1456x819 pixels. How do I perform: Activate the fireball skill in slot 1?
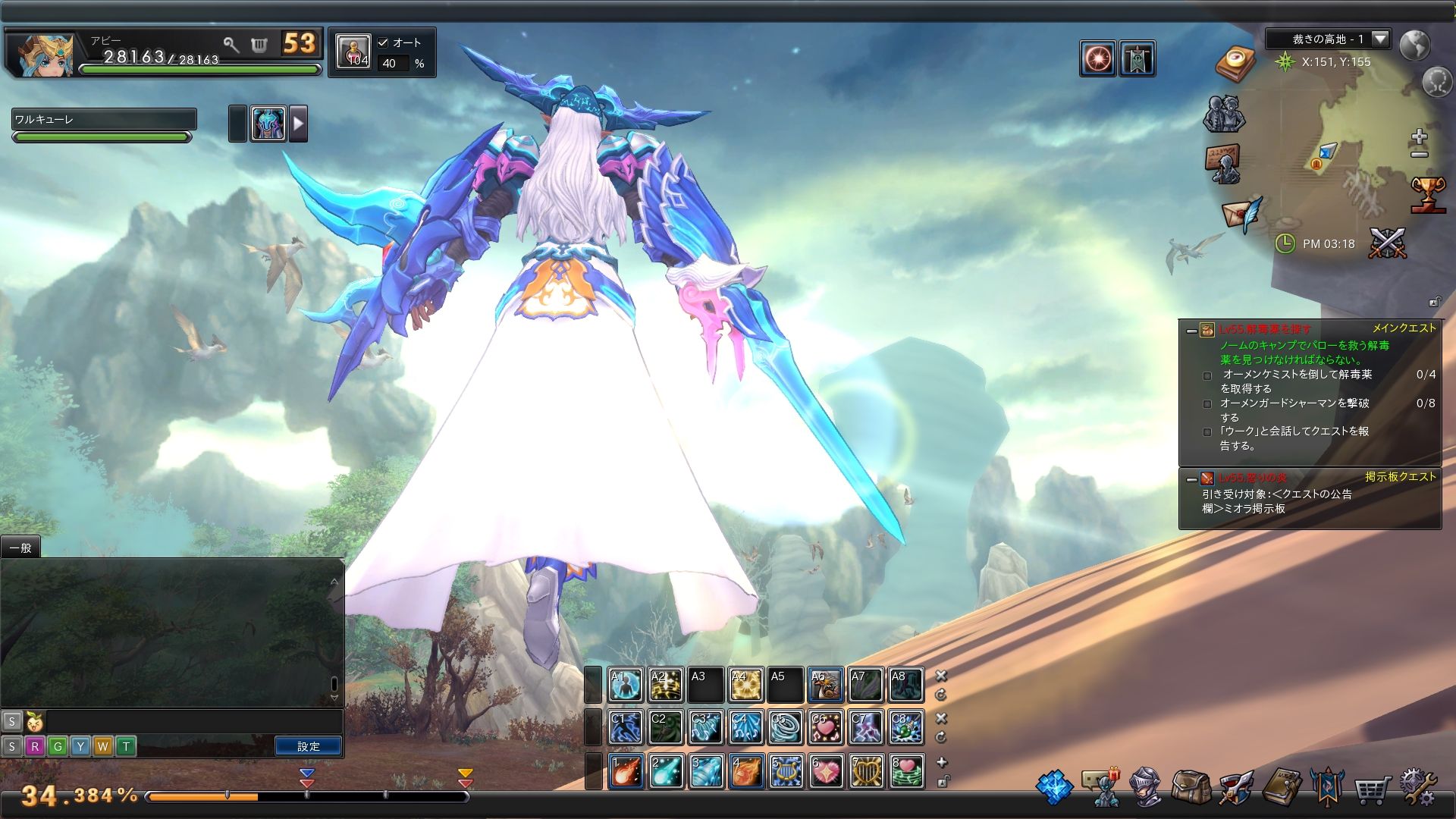[x=626, y=771]
